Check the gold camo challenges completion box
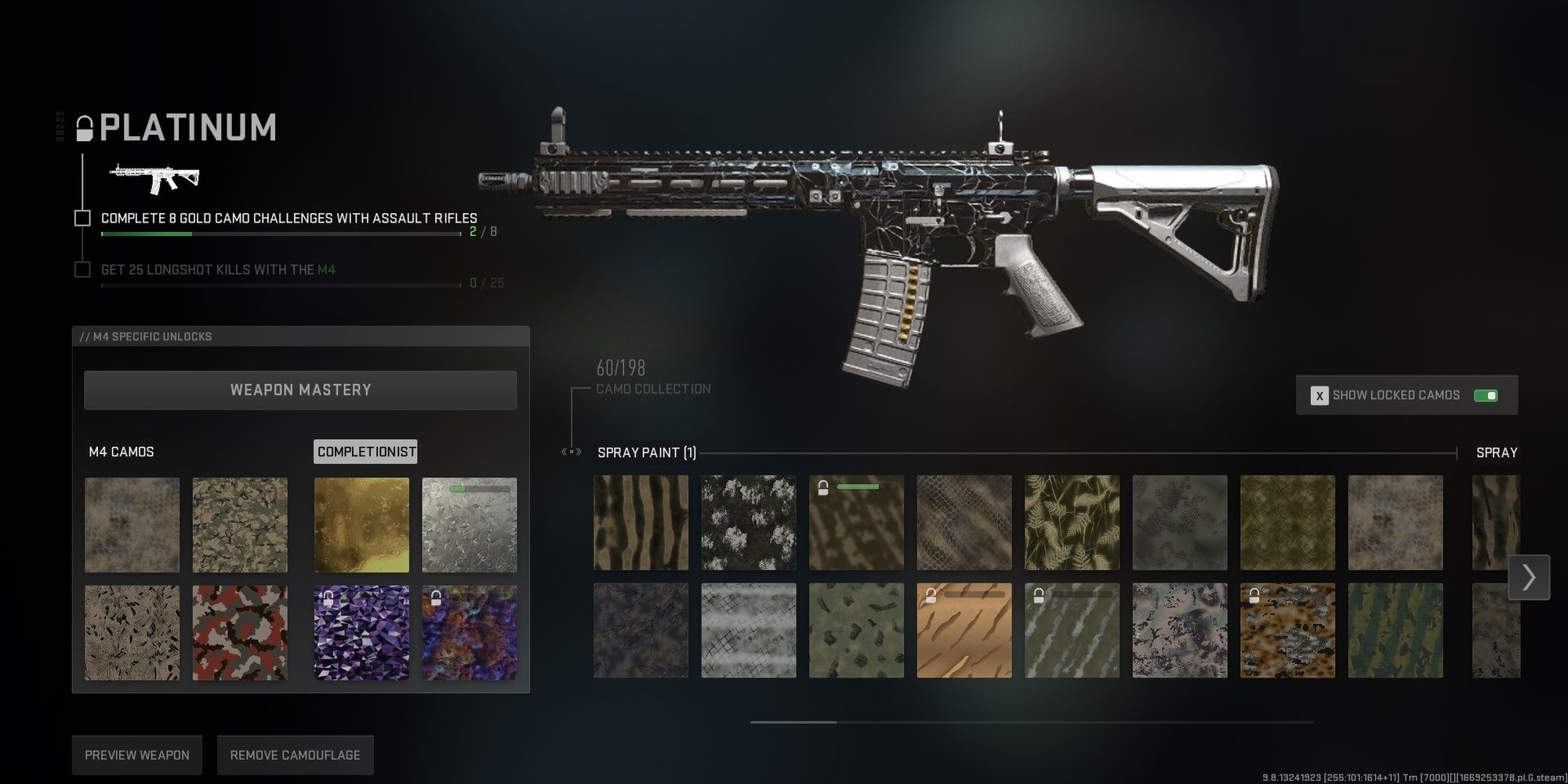This screenshot has width=1568, height=784. (82, 218)
